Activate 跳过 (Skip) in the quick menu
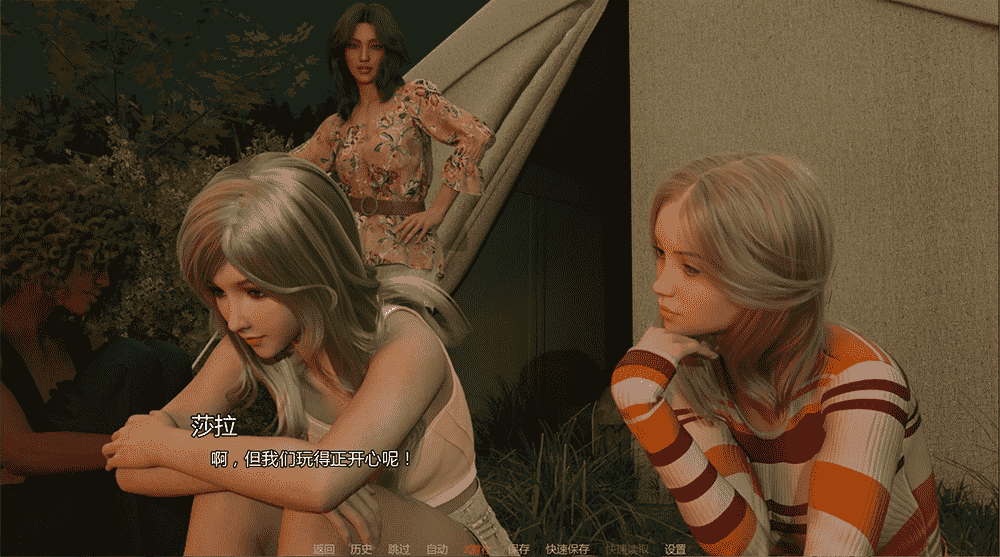Image resolution: width=1000 pixels, height=557 pixels. [399, 549]
